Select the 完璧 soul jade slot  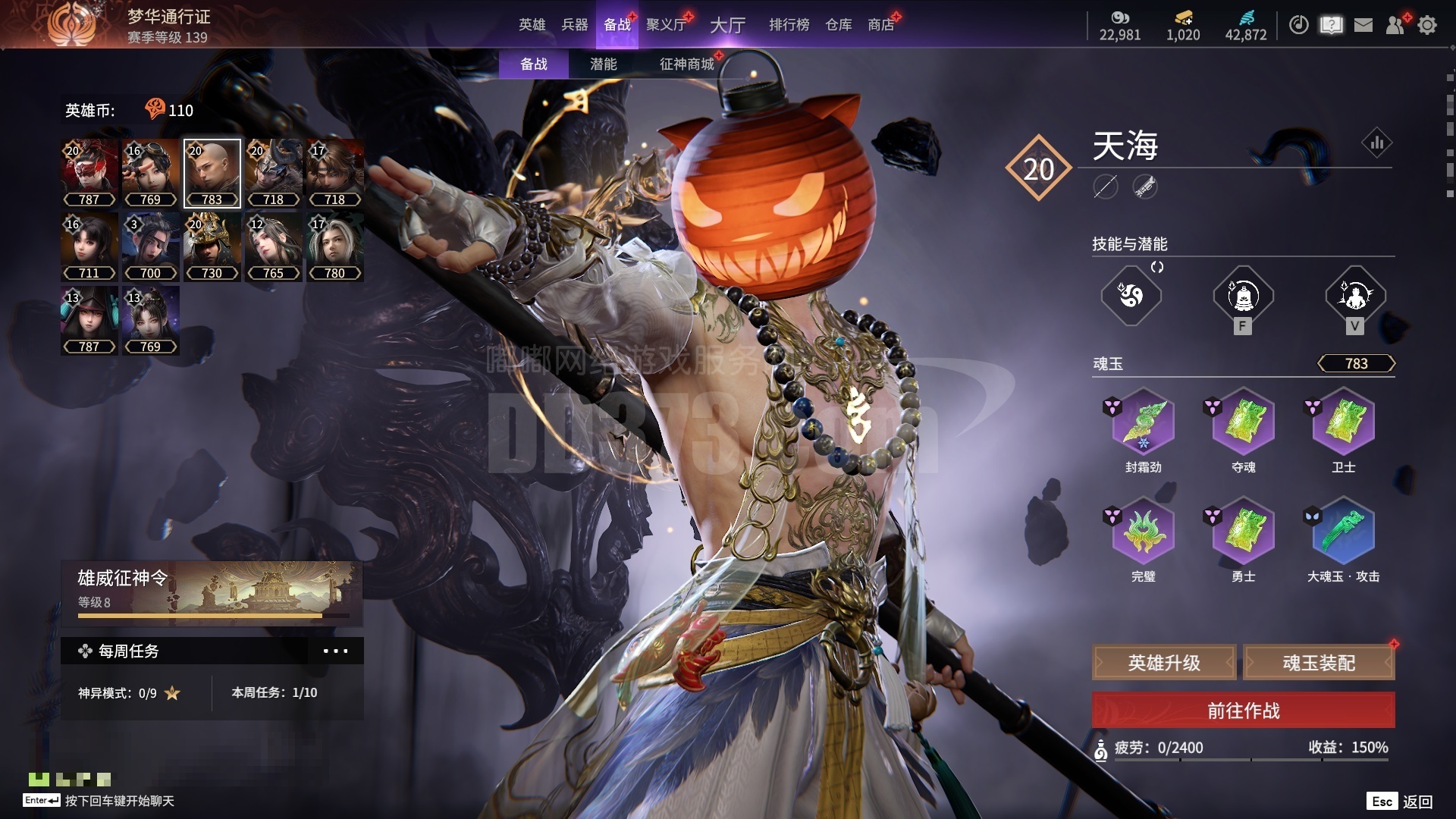pyautogui.click(x=1143, y=532)
